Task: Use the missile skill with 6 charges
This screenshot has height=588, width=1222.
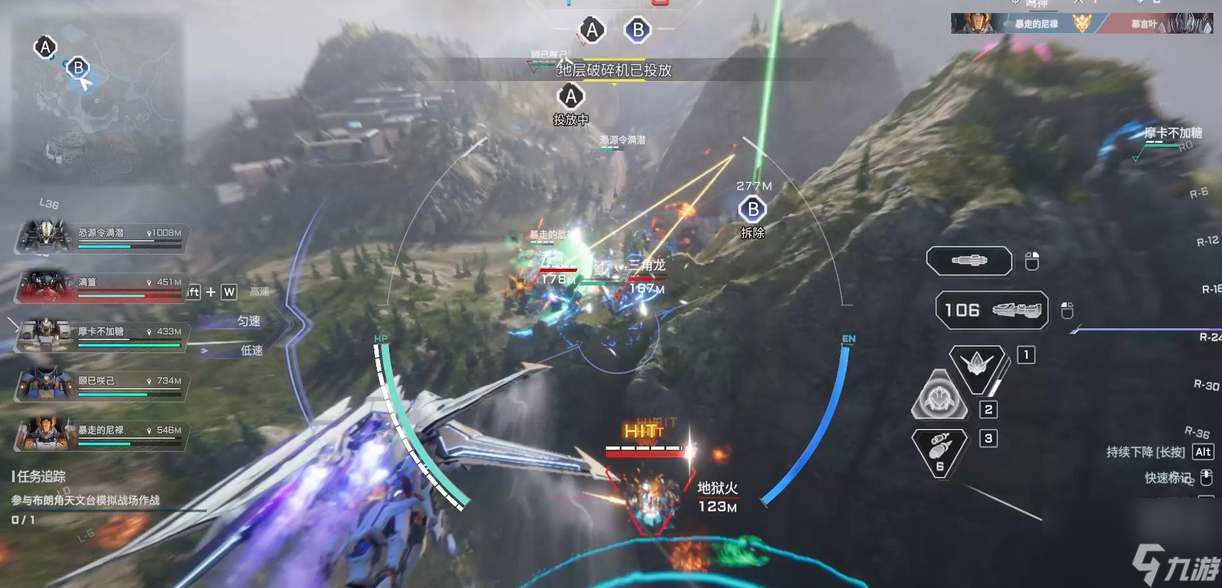Action: pos(940,451)
